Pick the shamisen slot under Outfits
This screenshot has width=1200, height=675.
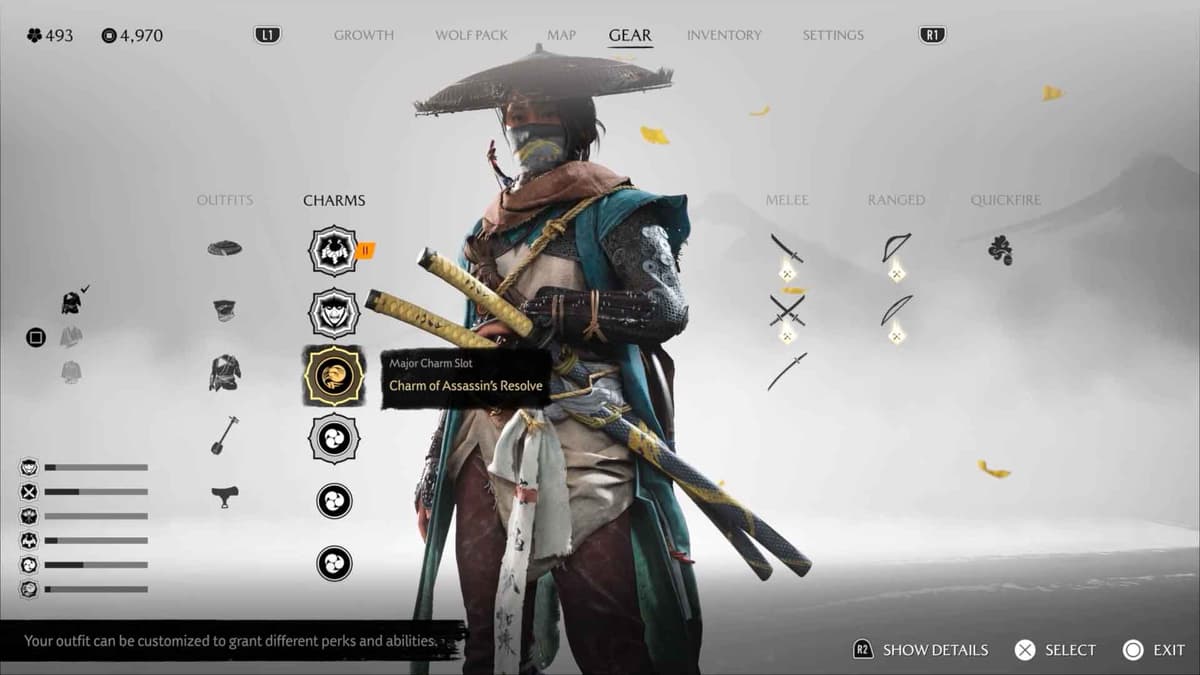224,435
